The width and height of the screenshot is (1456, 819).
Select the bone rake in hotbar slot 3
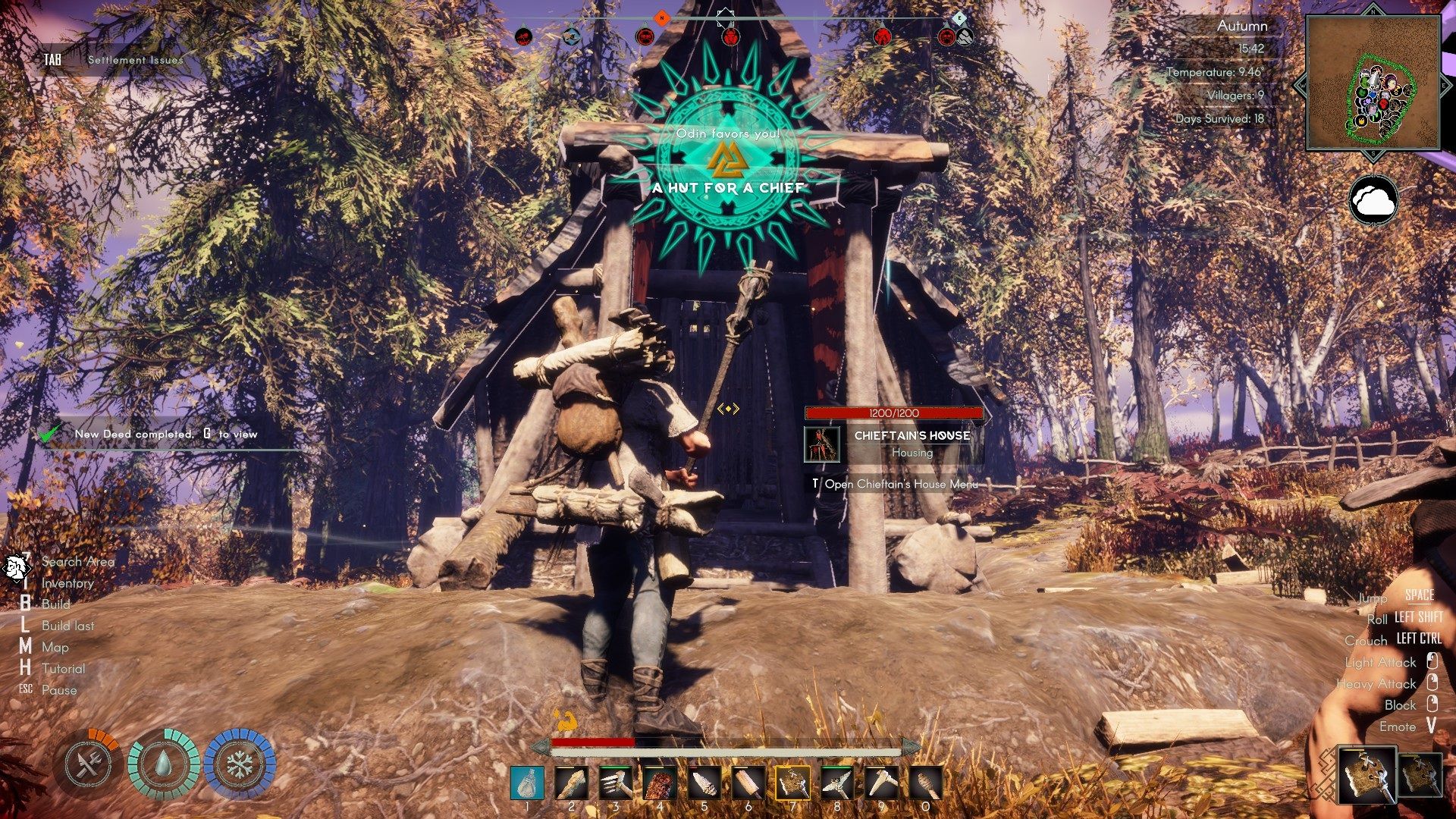point(616,783)
